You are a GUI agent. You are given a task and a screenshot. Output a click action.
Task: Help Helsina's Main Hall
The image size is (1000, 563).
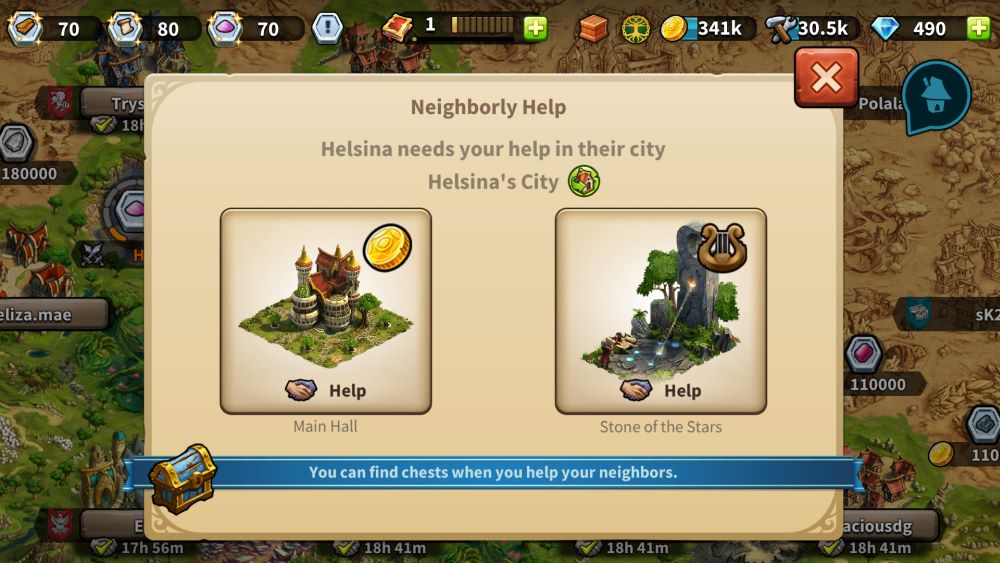326,390
